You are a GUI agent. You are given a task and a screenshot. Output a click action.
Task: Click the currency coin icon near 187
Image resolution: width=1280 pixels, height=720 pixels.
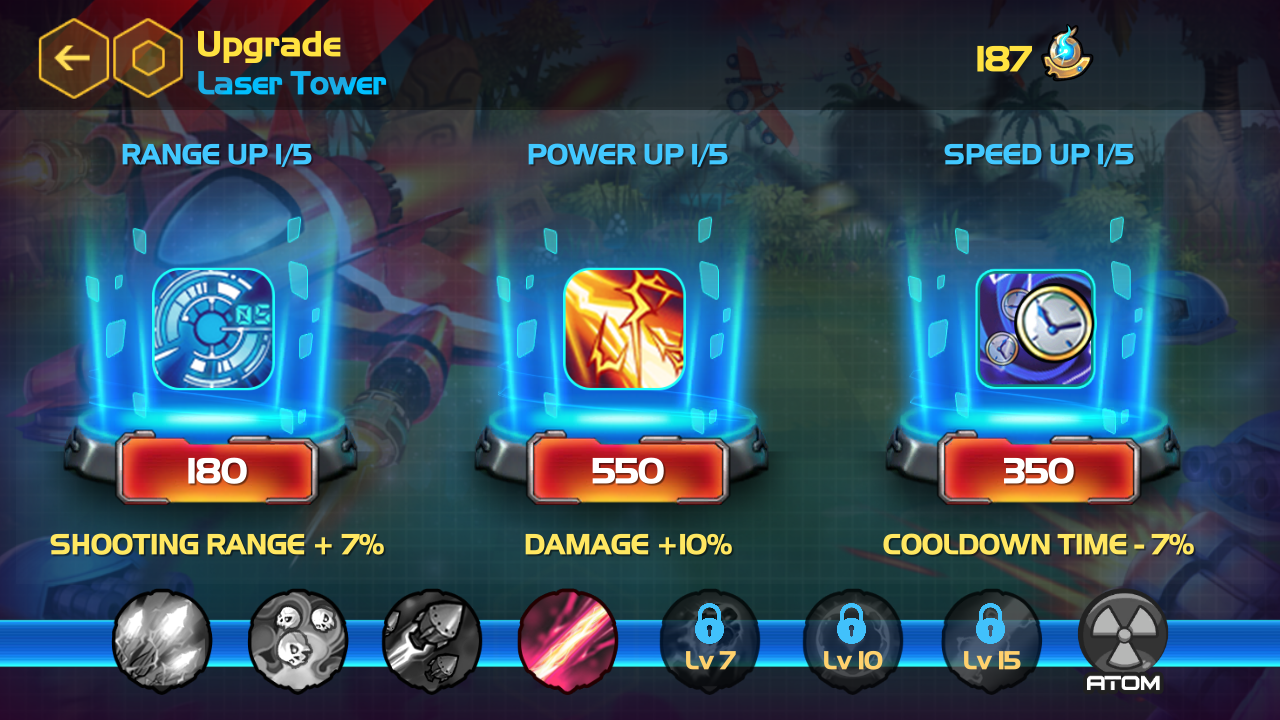pyautogui.click(x=1065, y=57)
